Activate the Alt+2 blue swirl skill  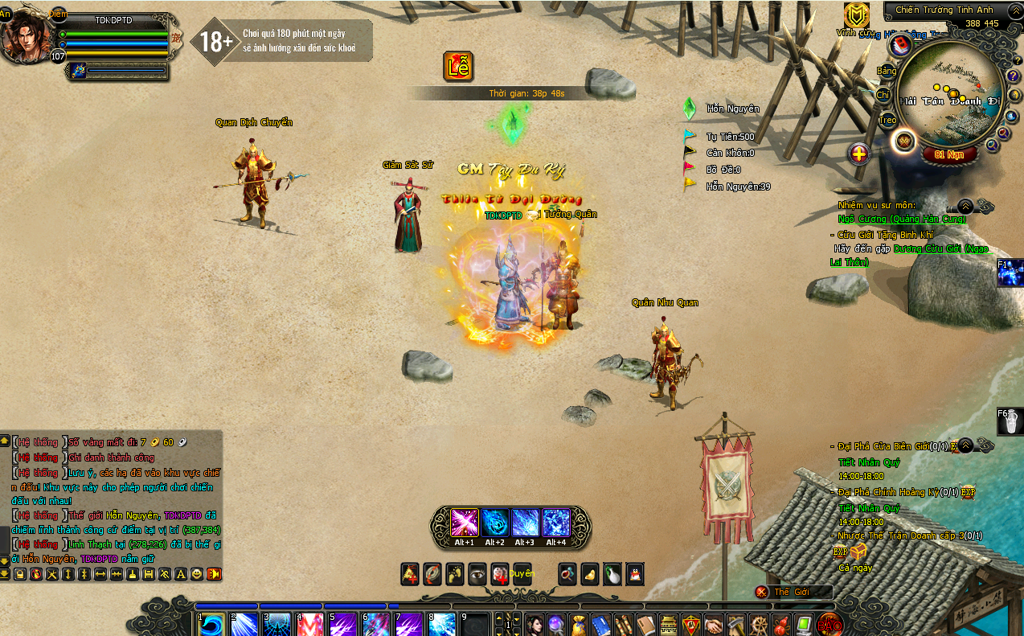click(x=495, y=523)
